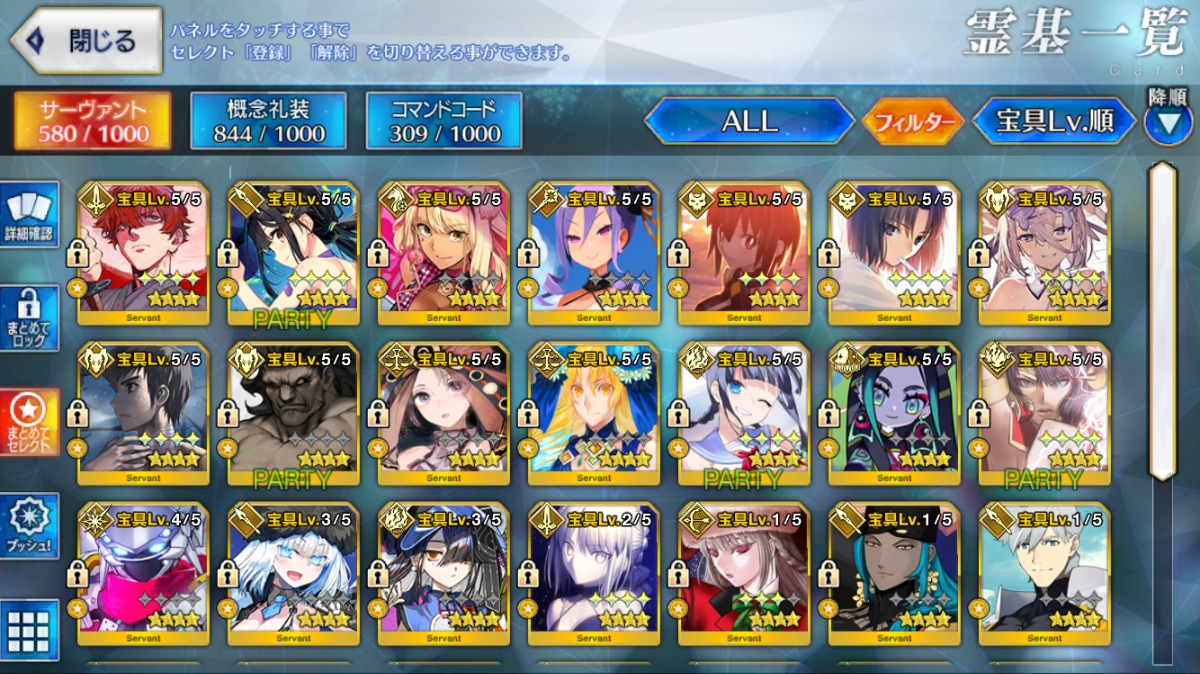Image resolution: width=1200 pixels, height=674 pixels.
Task: Click the vertical list scrollbar
Action: (x=1162, y=320)
